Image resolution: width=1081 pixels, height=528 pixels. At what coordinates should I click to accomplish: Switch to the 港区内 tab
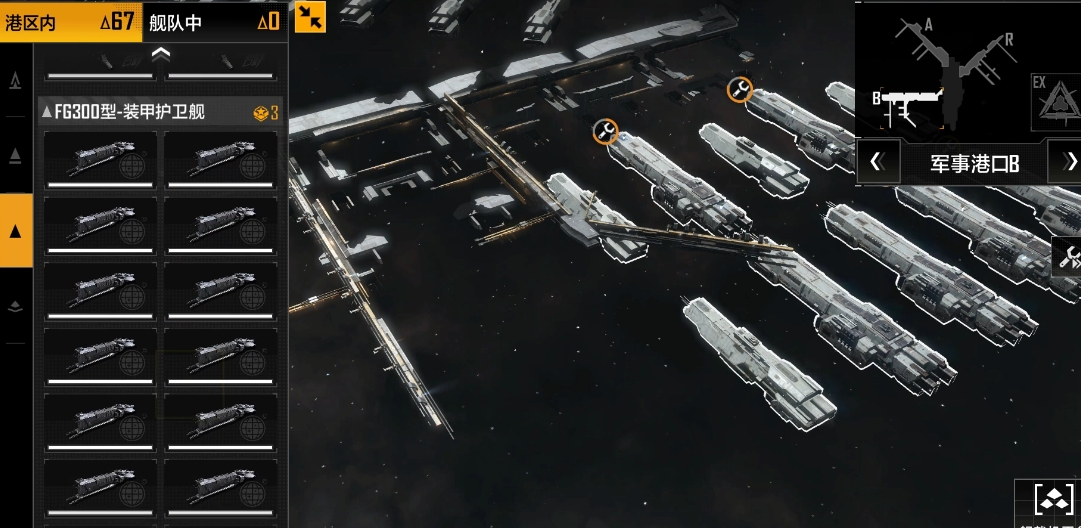[70, 21]
